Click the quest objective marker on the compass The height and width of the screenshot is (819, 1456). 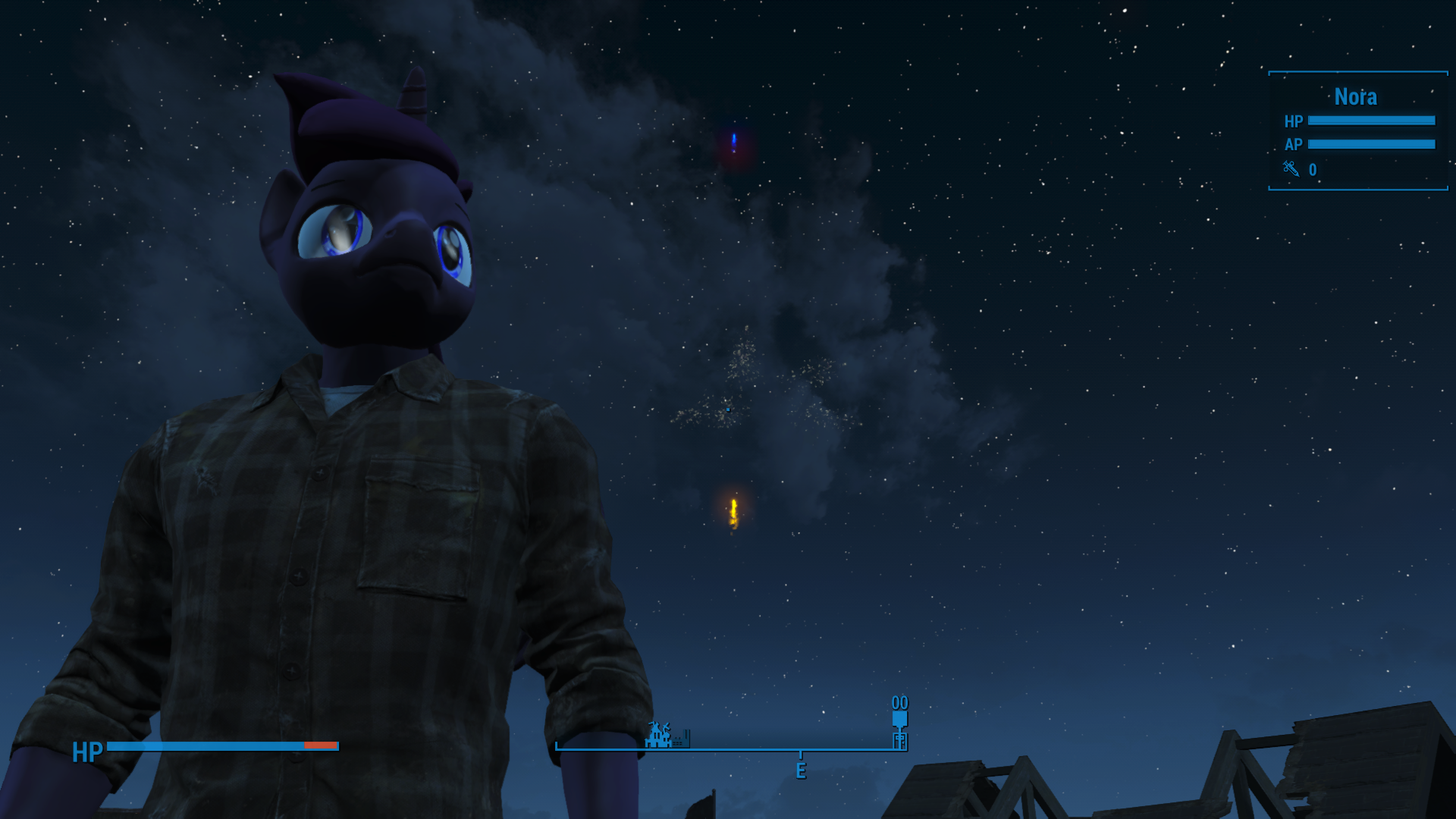tap(899, 717)
